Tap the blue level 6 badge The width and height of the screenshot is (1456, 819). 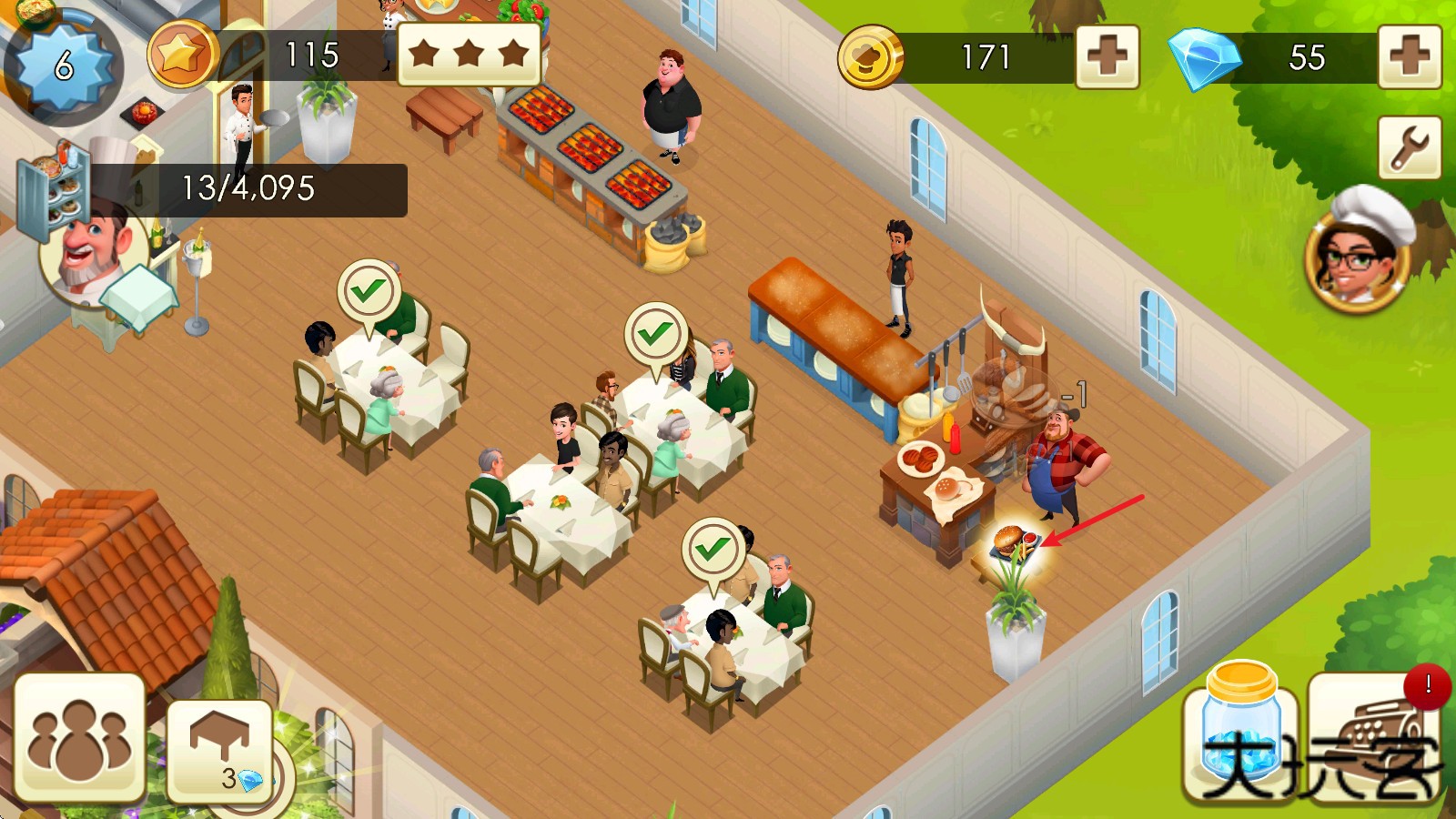click(62, 66)
